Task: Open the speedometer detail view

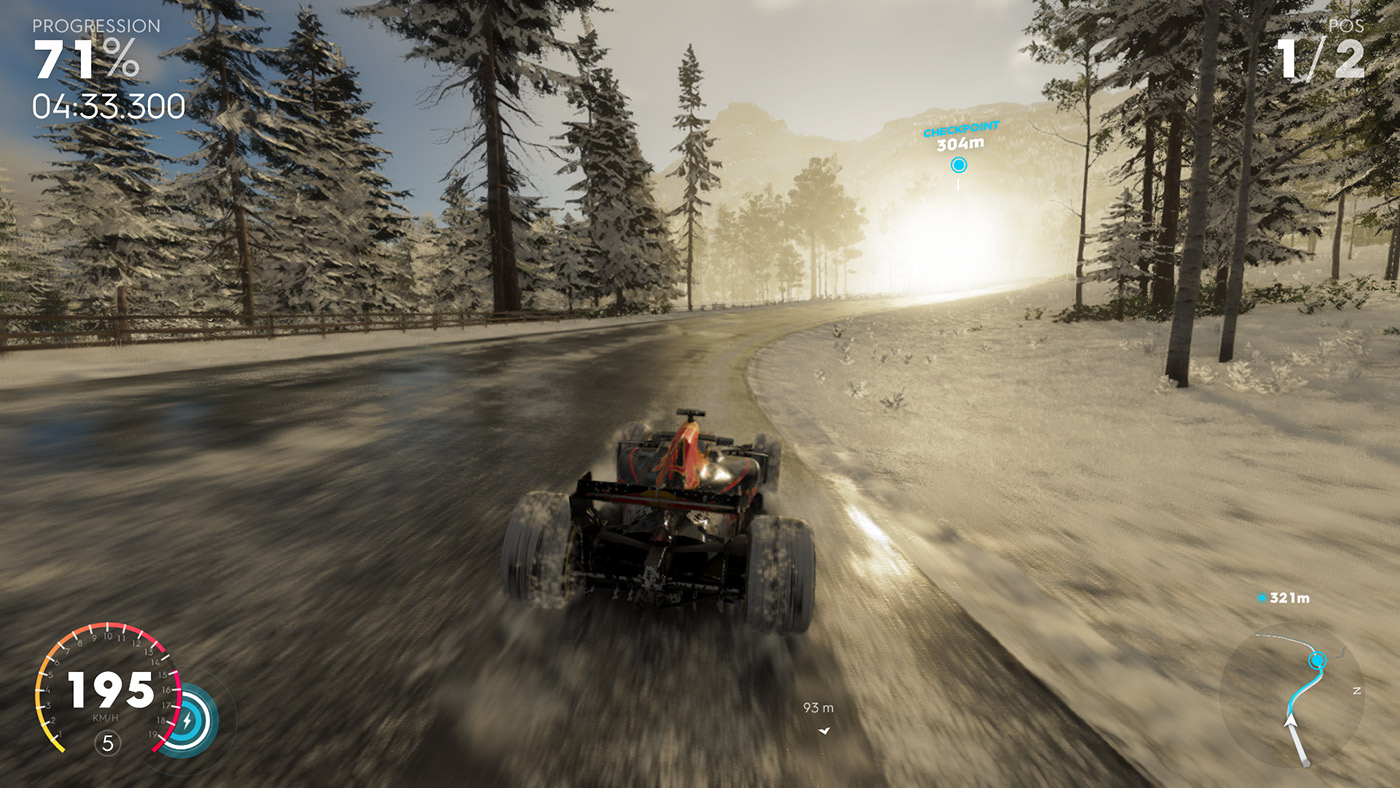Action: (x=108, y=690)
